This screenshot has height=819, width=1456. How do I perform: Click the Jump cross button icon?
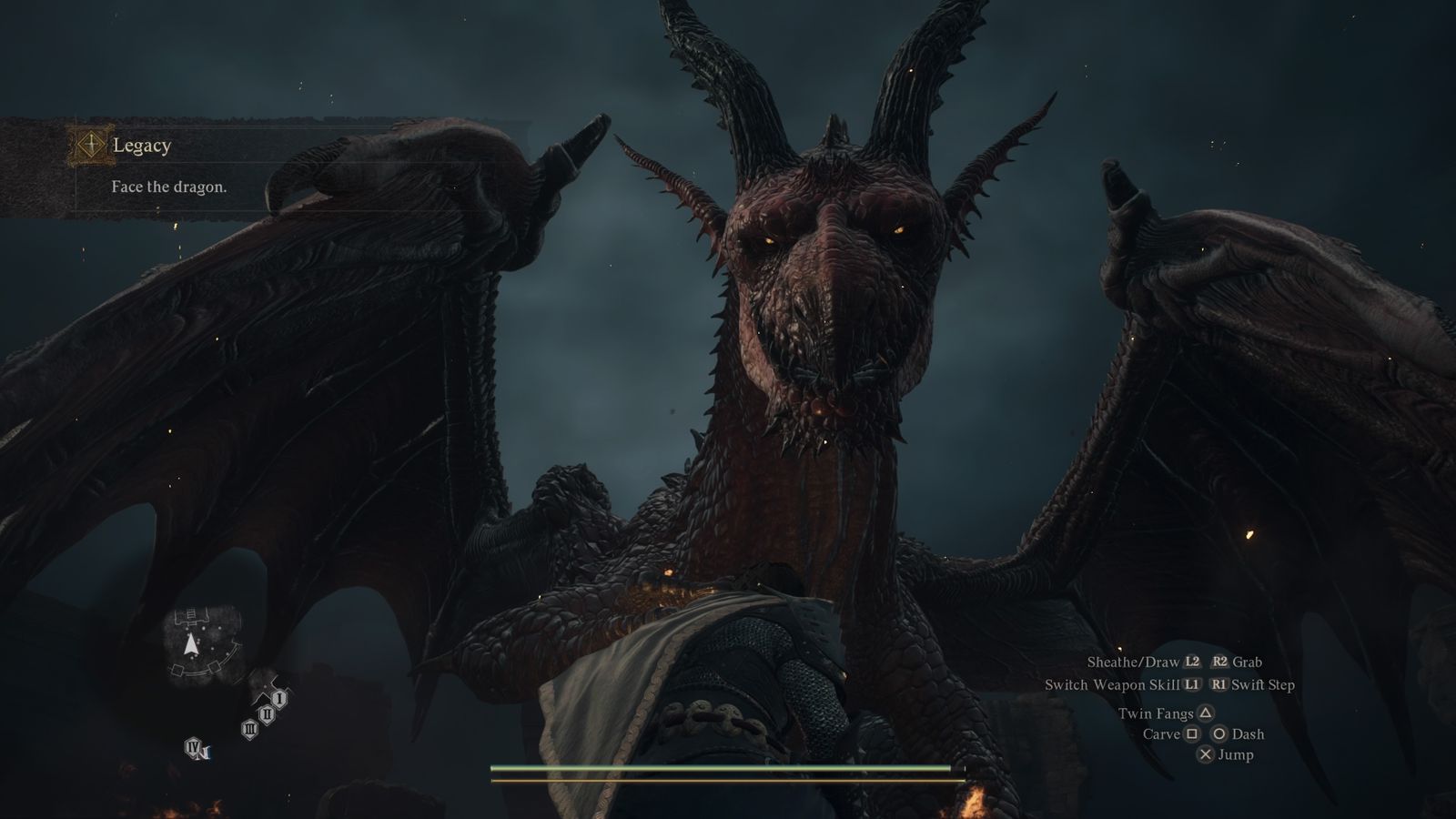1207,754
